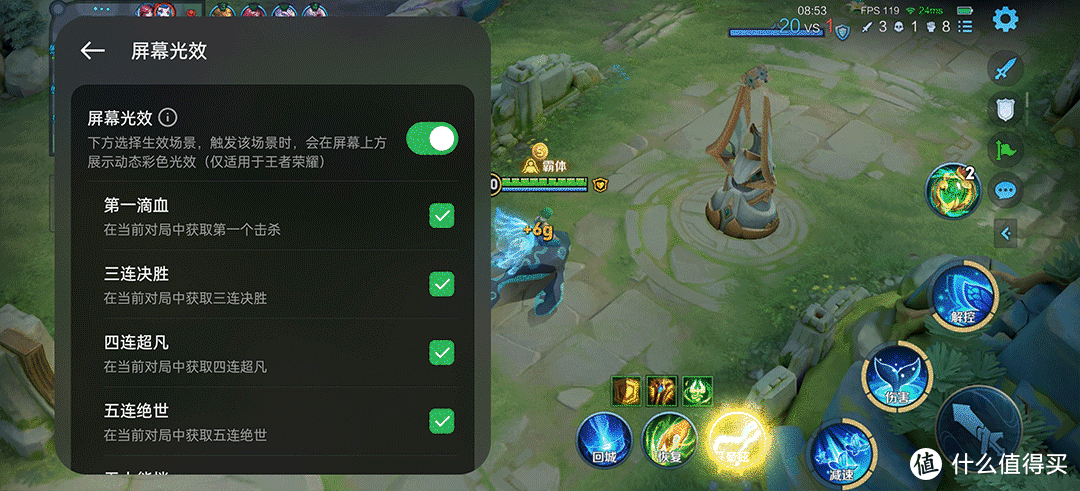
Task: Activate the 伤害 skill
Action: 896,376
